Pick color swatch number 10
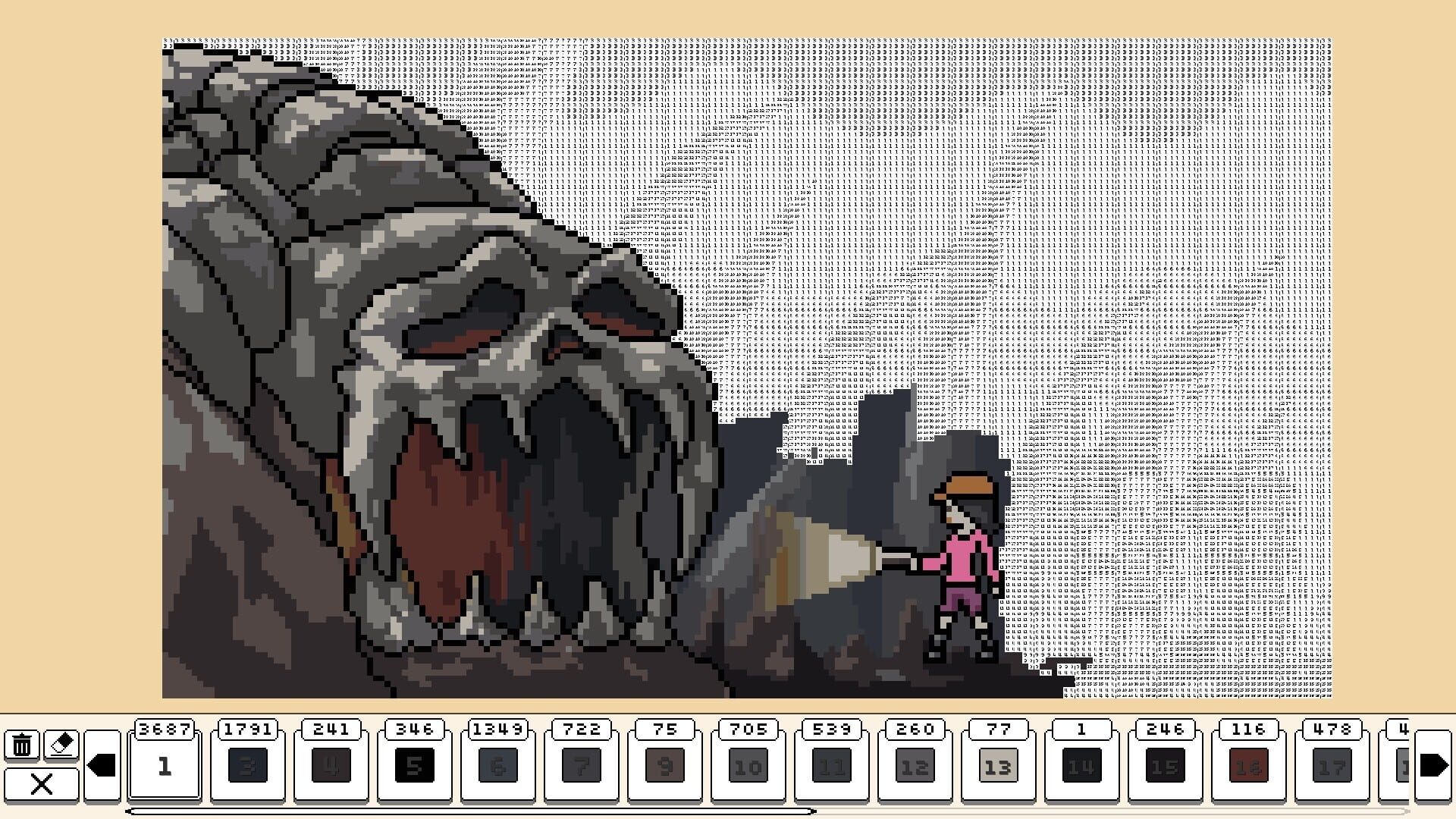1456x819 pixels. [x=749, y=765]
